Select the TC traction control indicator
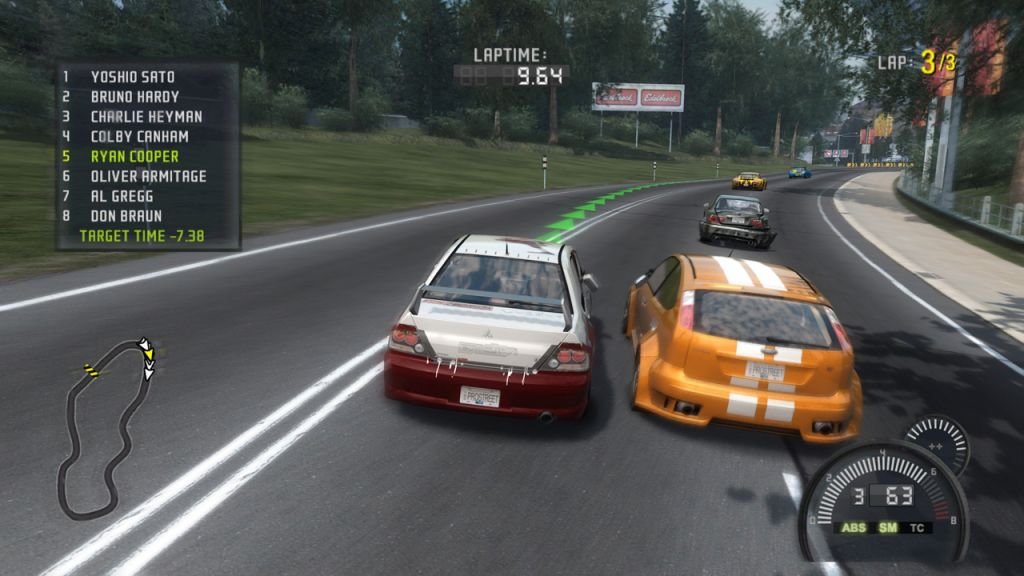1024x576 pixels. pyautogui.click(x=917, y=527)
